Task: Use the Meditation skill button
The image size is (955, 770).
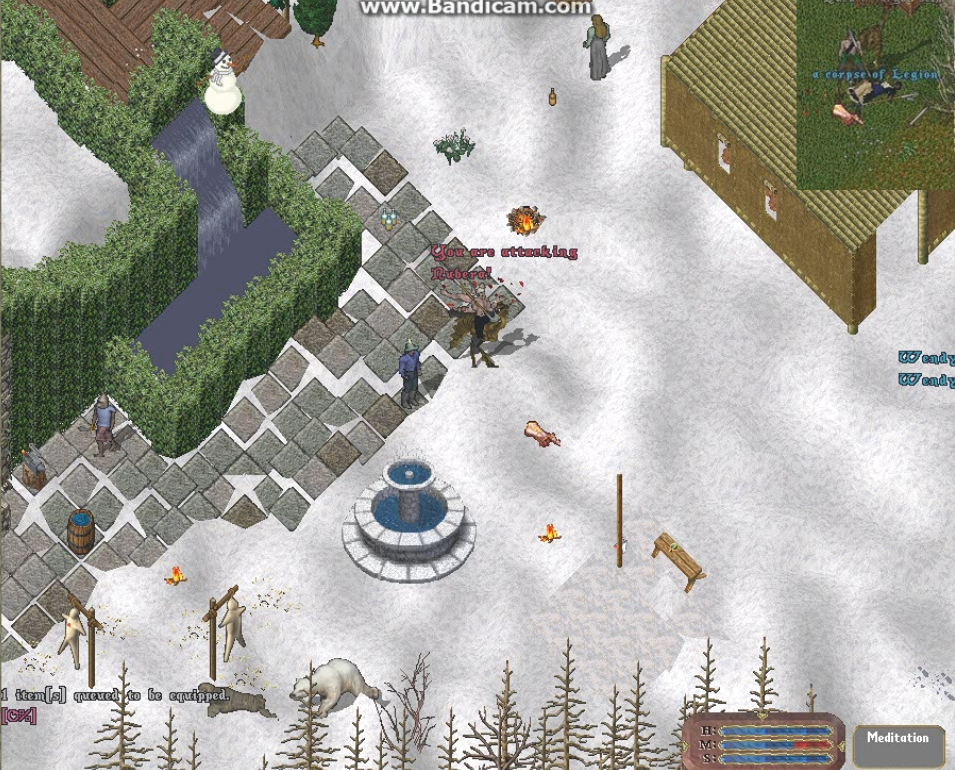Action: tap(897, 743)
